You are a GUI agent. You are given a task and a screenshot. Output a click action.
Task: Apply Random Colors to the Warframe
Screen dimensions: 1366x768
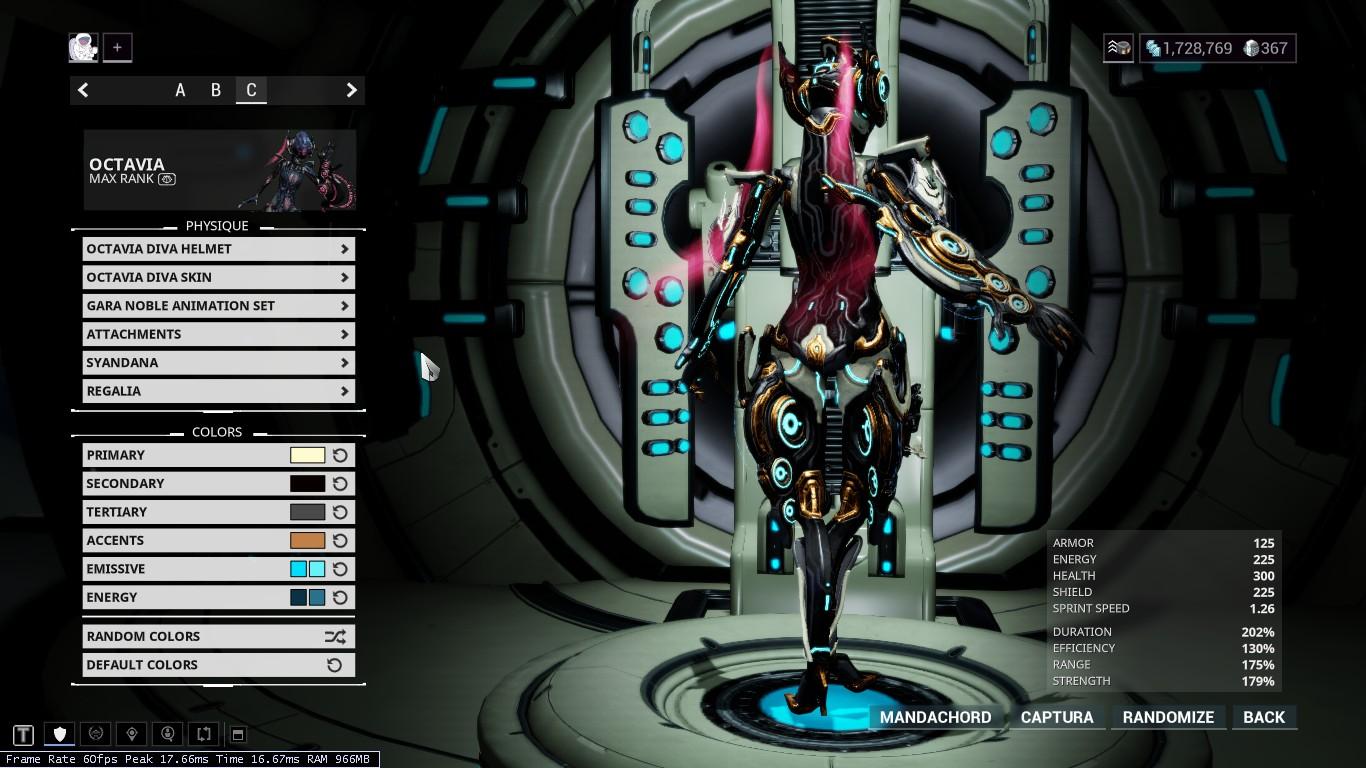218,636
